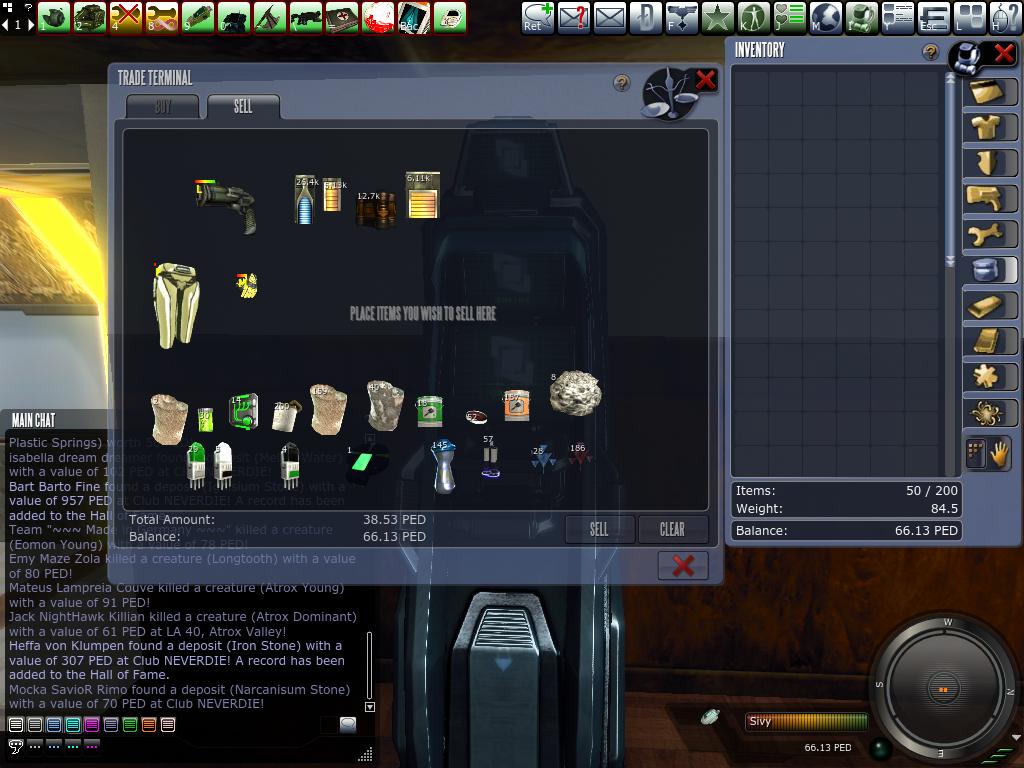Select the pistol weapon in sell window
Image resolution: width=1024 pixels, height=768 pixels.
click(x=226, y=203)
